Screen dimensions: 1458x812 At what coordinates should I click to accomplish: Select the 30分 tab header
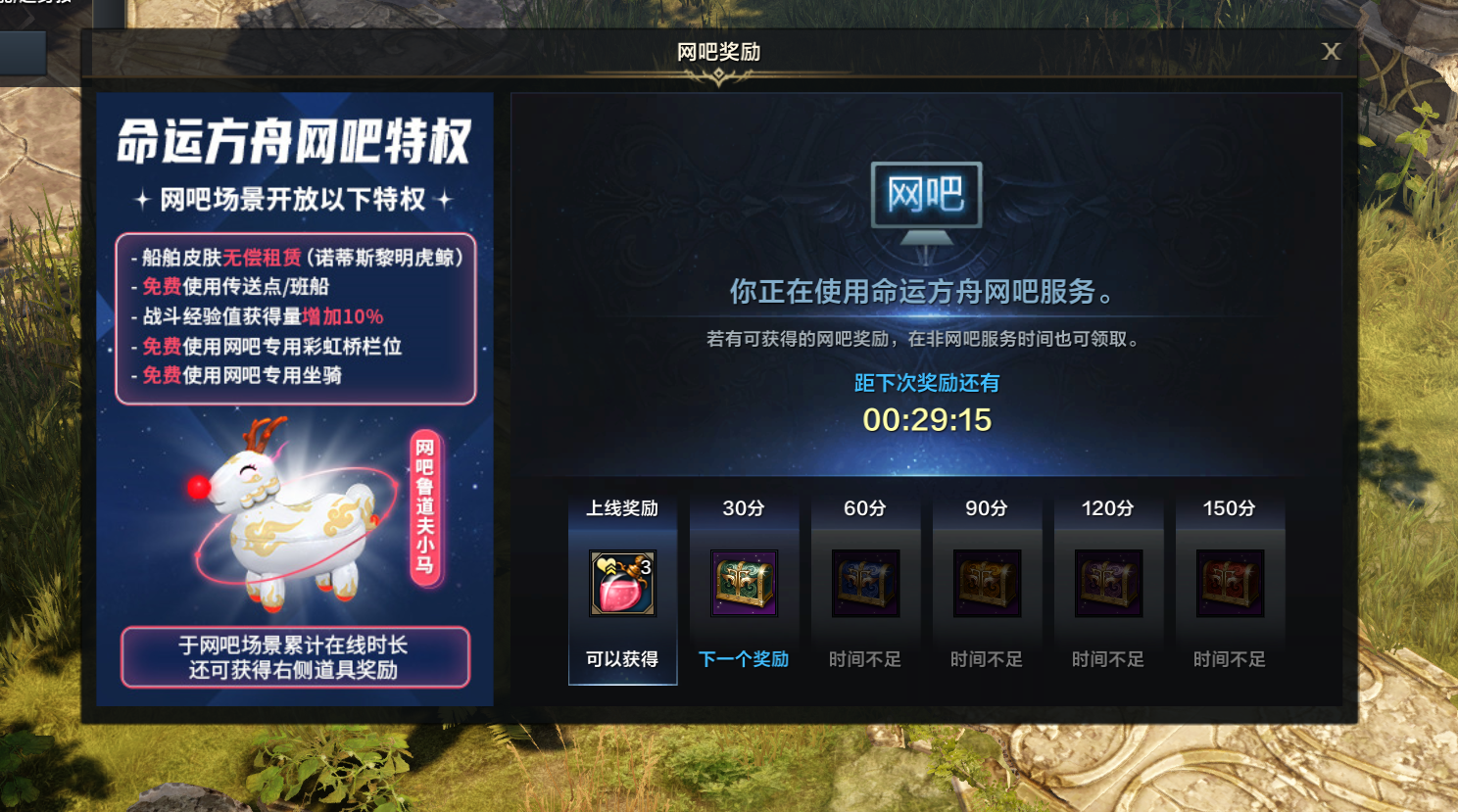(744, 507)
